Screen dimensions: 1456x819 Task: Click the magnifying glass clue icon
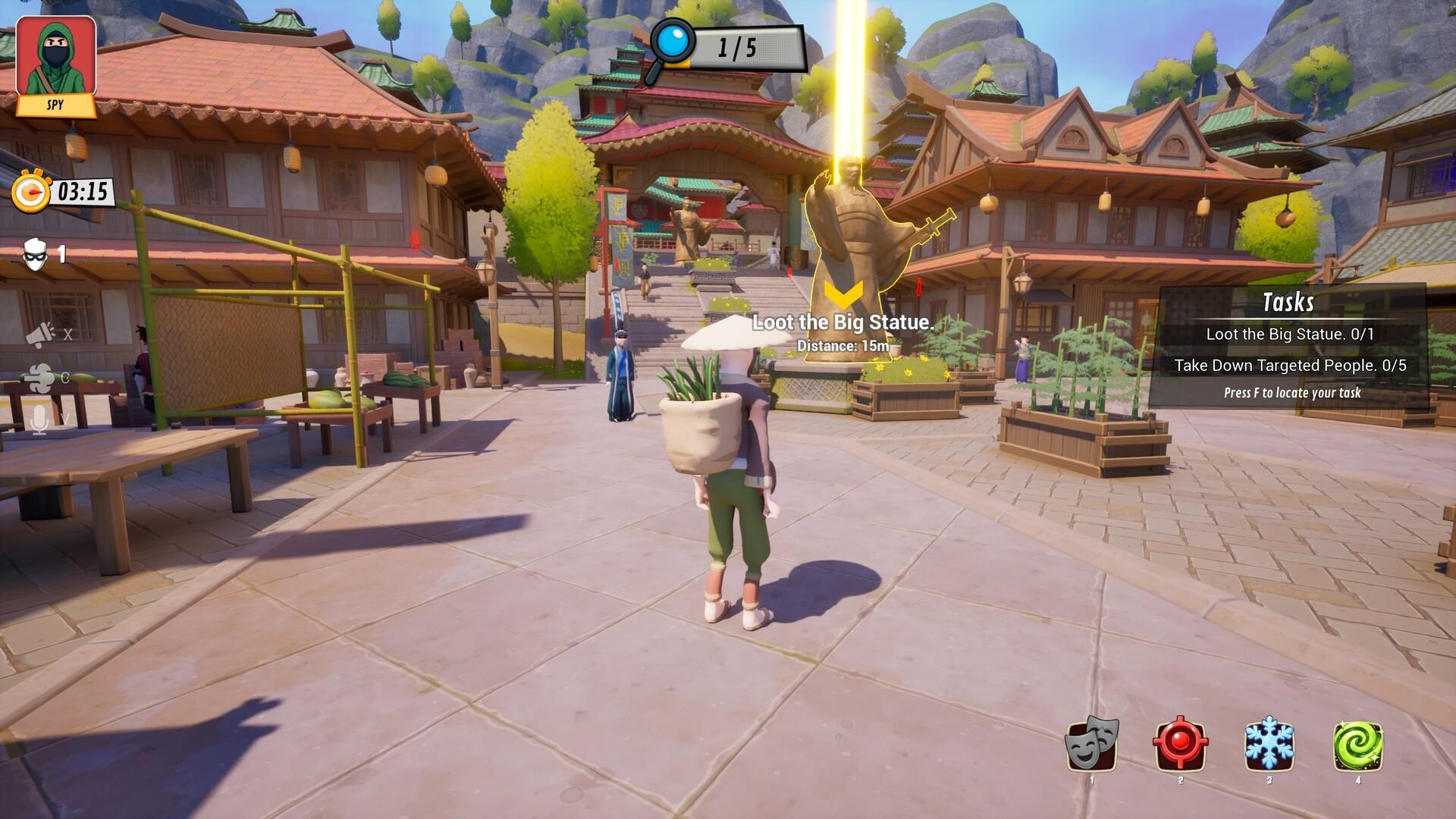coord(671,45)
